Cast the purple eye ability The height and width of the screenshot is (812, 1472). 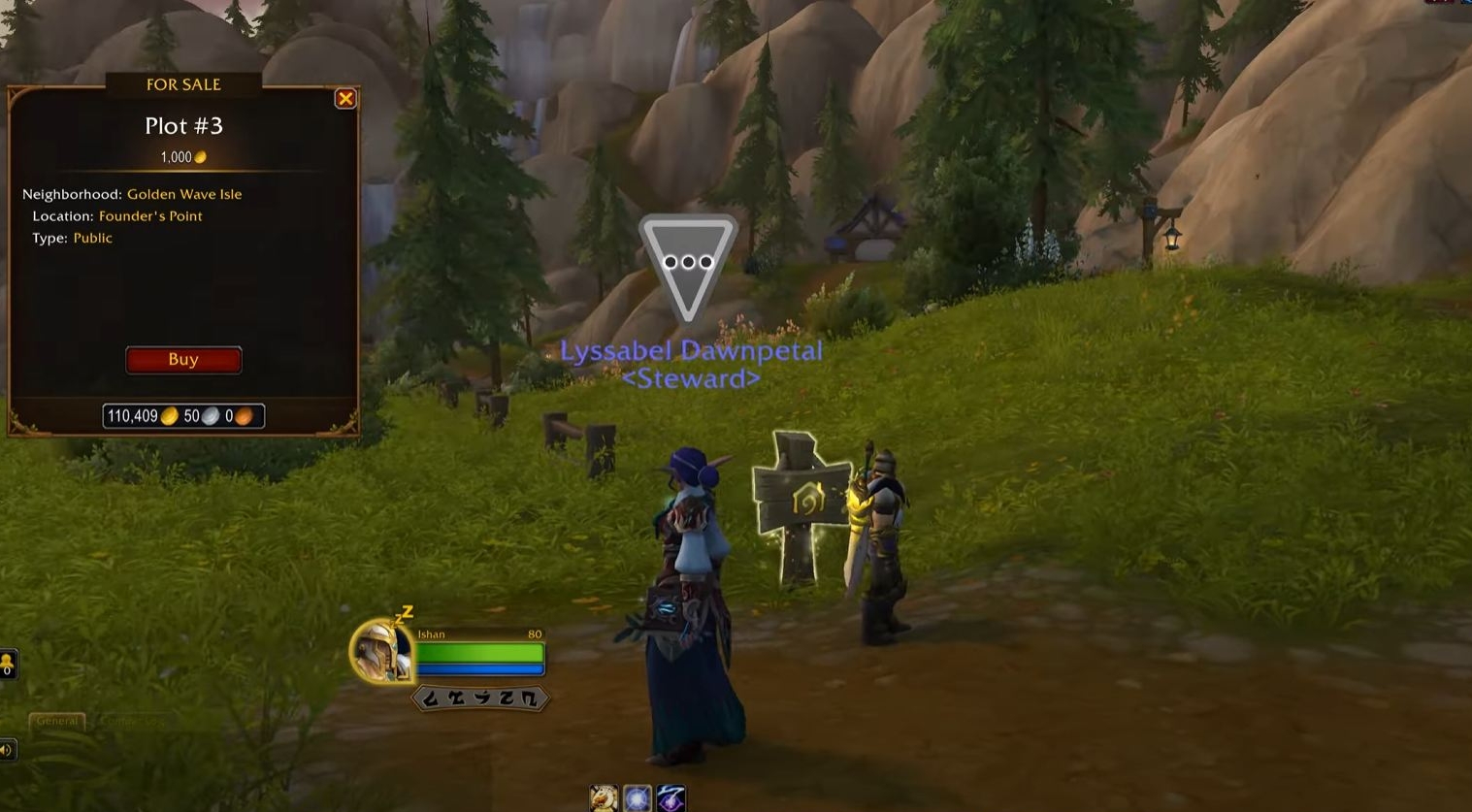[671, 798]
